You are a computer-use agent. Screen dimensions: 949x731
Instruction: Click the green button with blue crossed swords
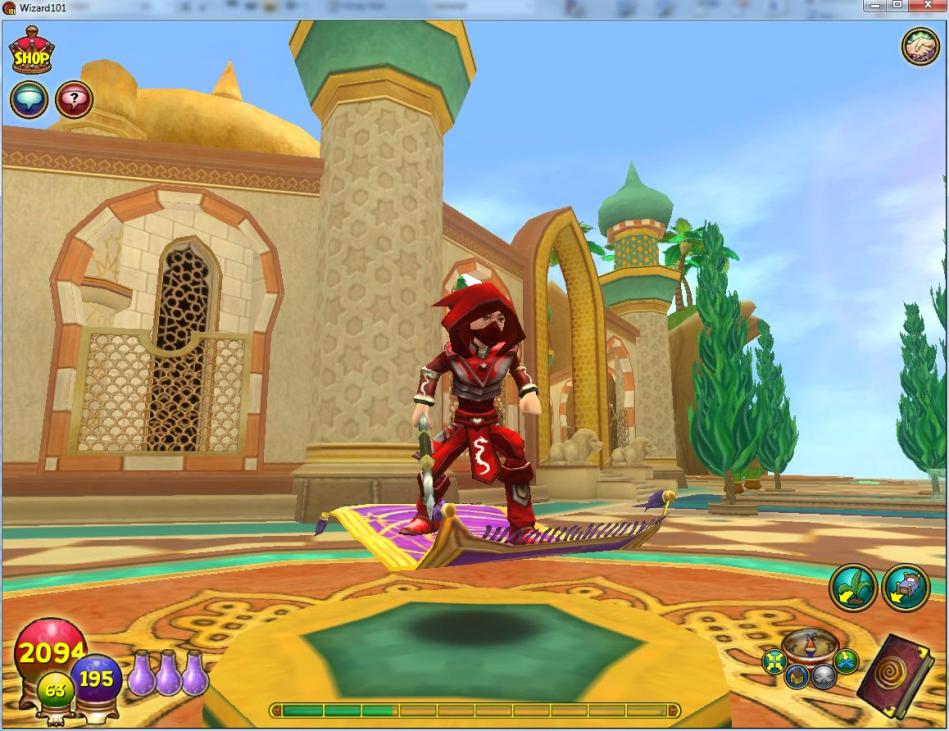[846, 661]
